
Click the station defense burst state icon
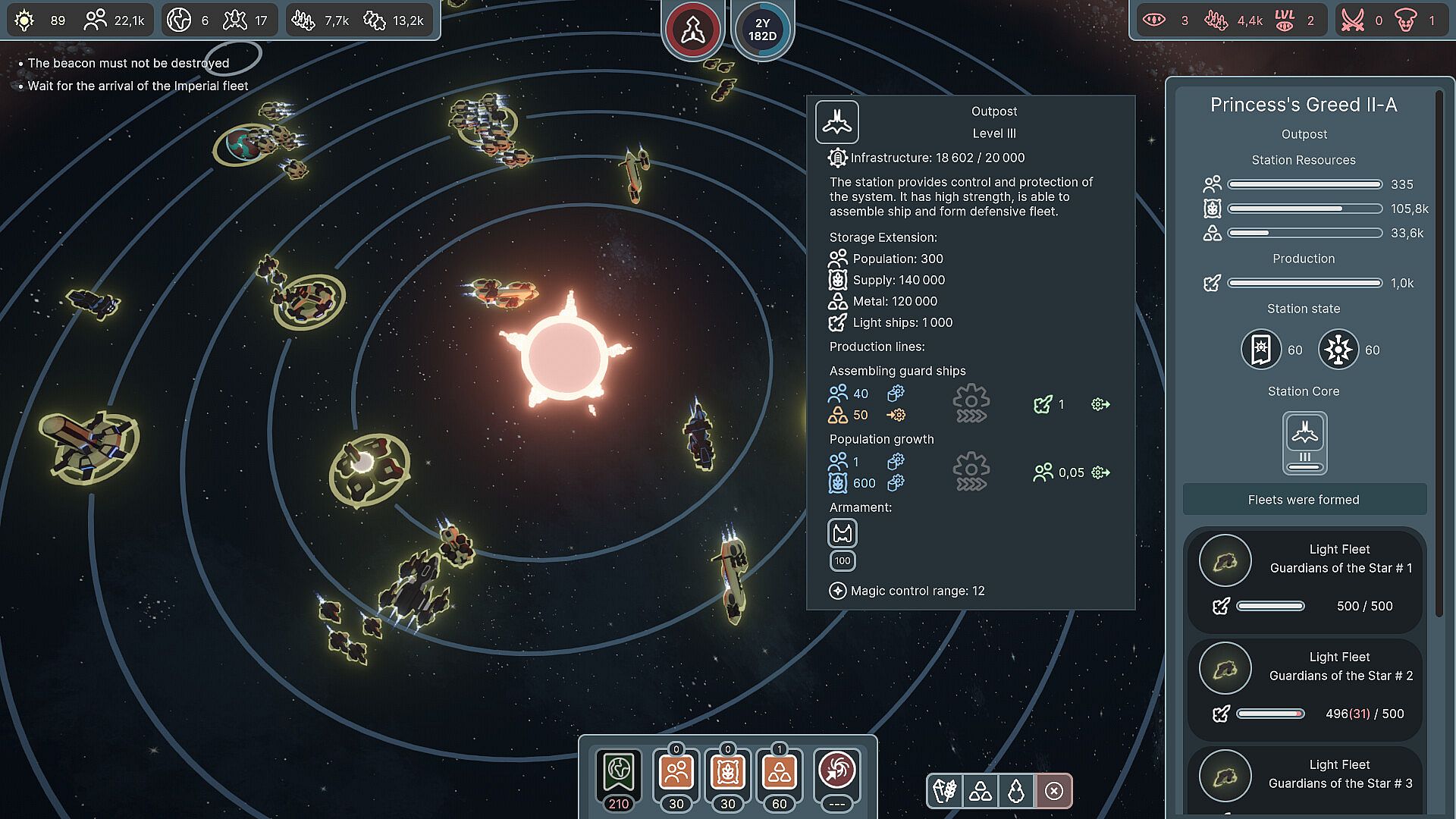coord(1338,350)
